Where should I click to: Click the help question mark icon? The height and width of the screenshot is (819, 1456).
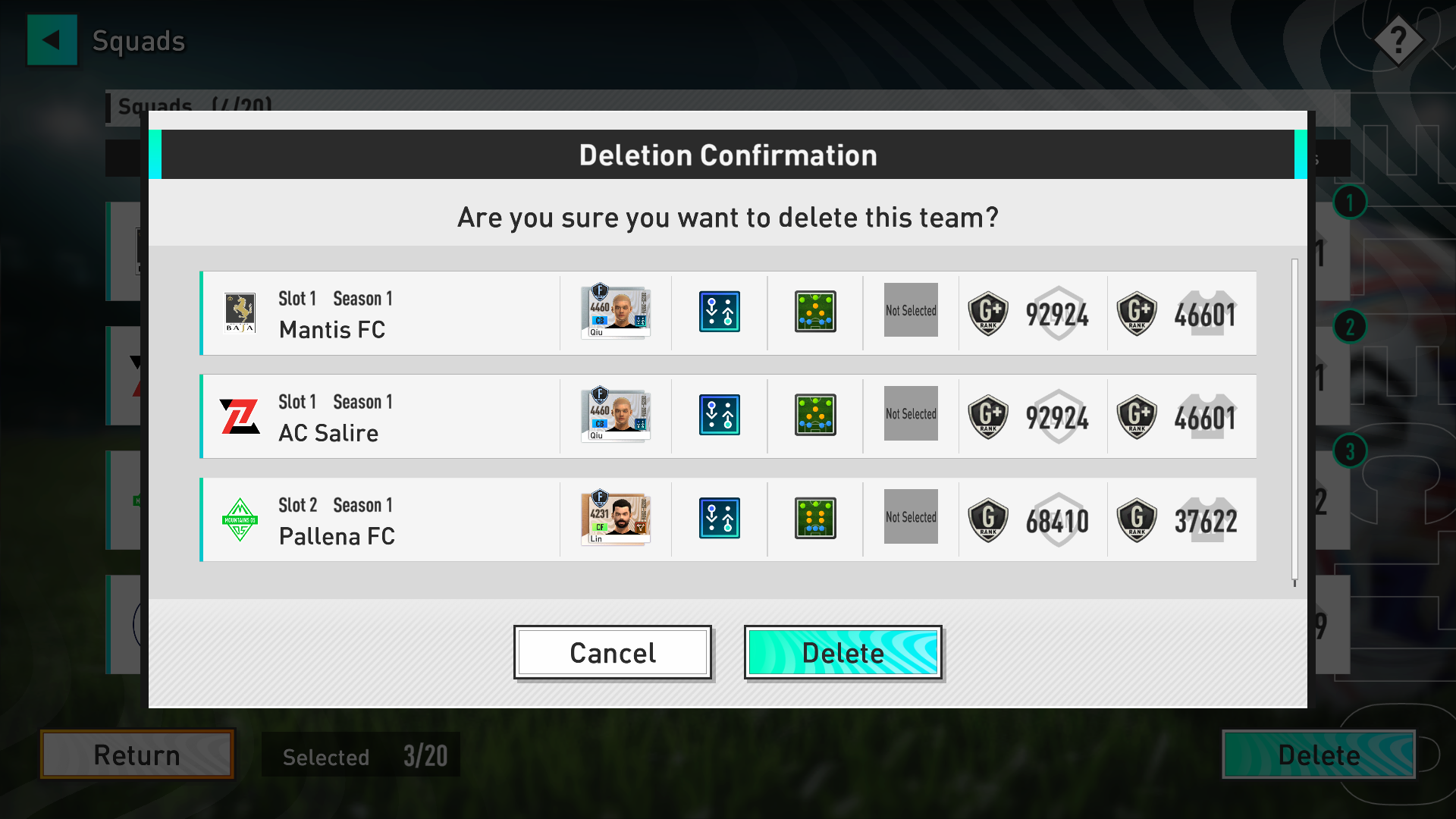point(1399,40)
